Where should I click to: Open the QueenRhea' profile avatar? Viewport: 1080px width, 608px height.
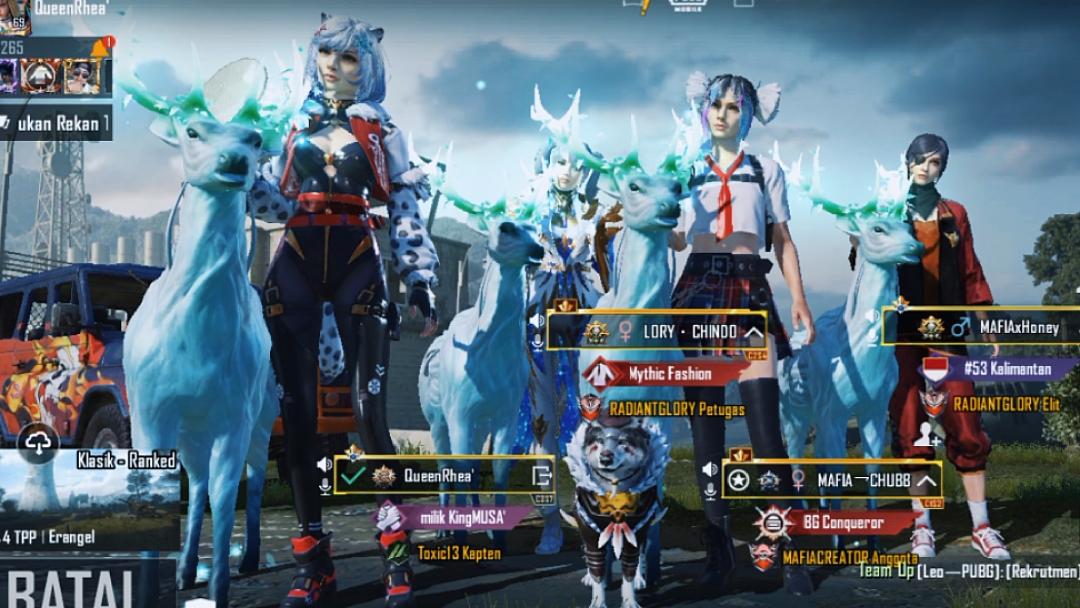(14, 15)
